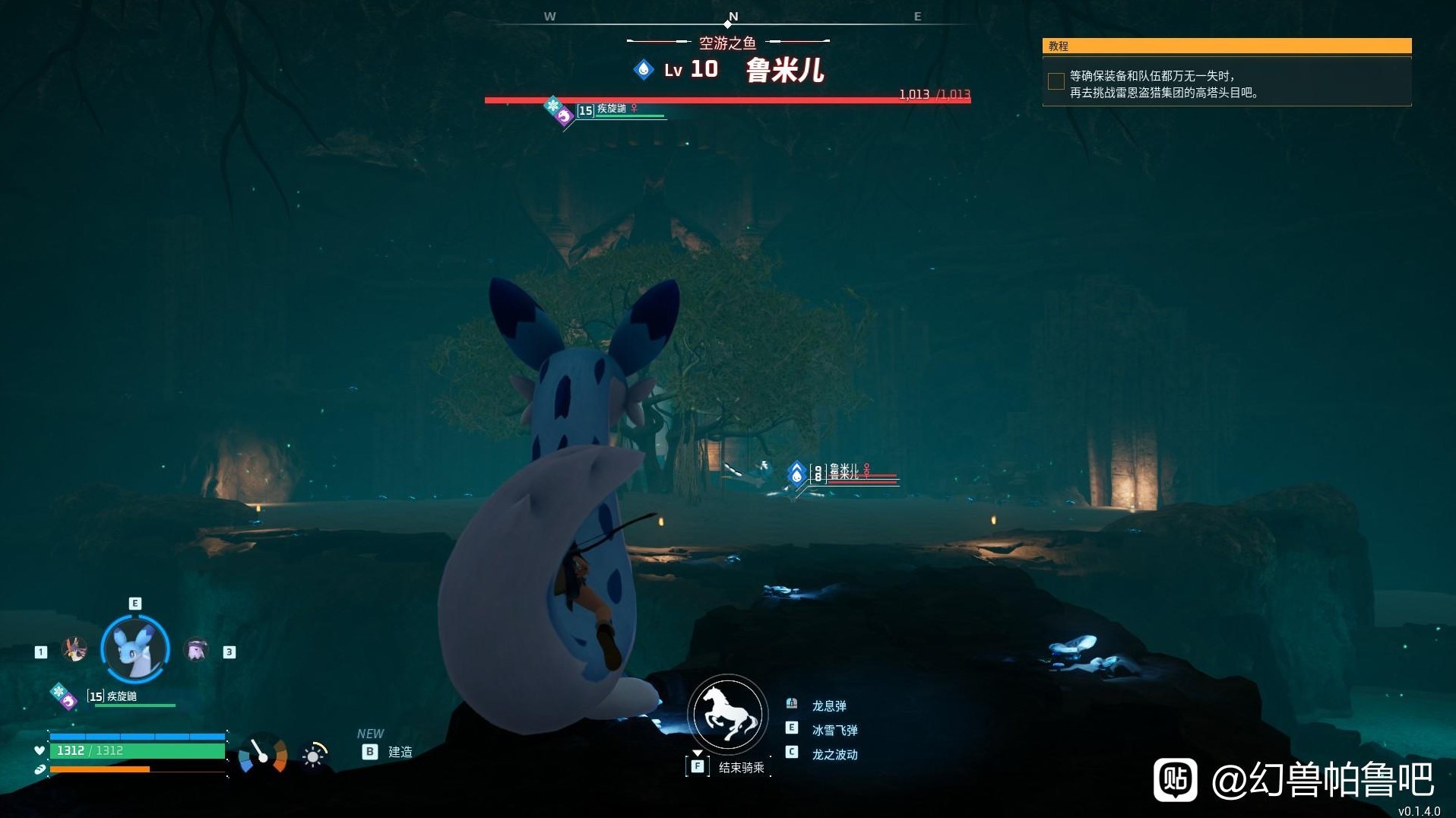Screen dimensions: 1456x818
Task: Click the temperature gauge dial
Action: [263, 754]
